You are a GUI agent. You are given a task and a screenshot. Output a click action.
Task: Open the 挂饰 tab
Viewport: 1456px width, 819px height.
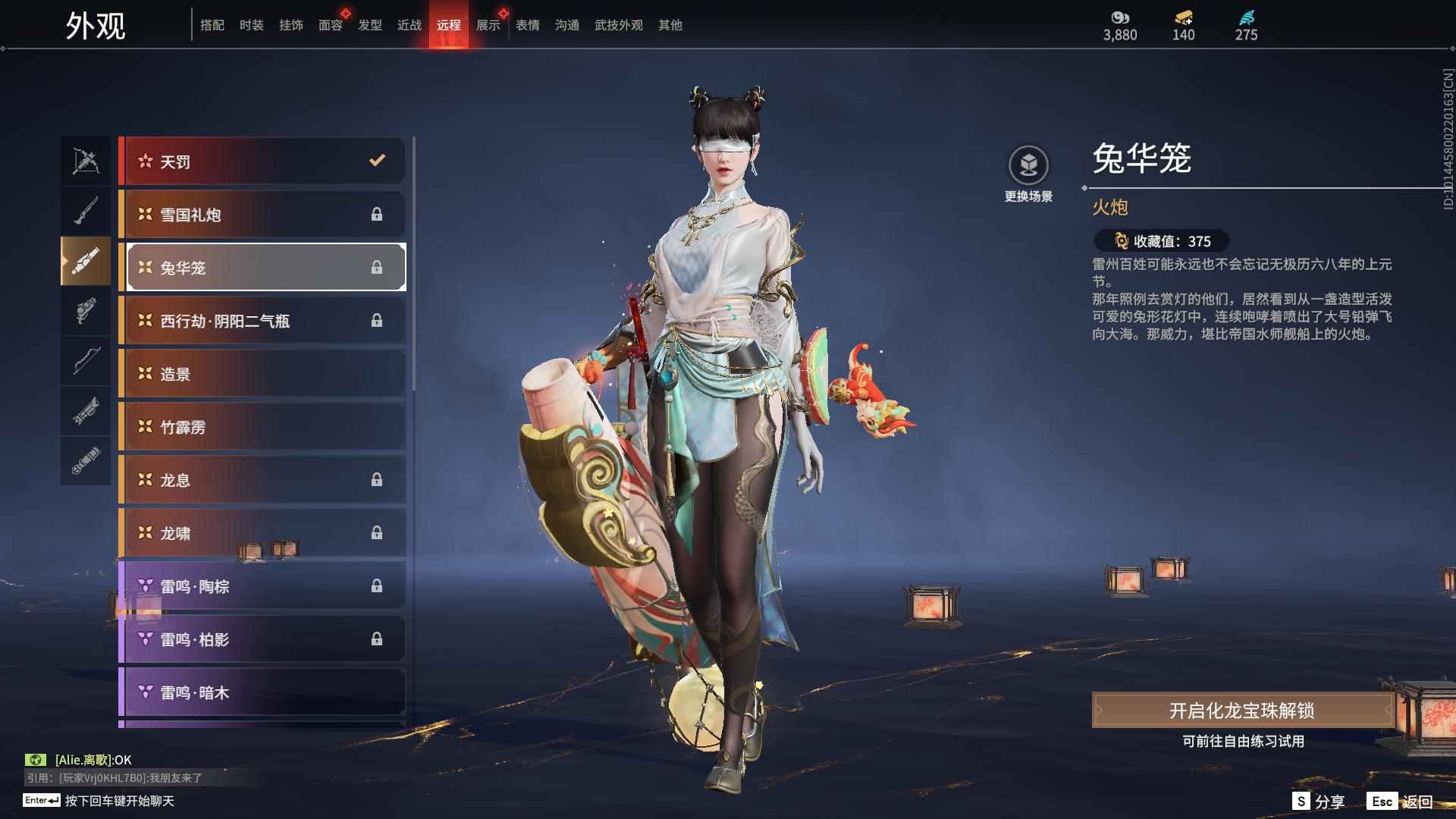click(290, 25)
